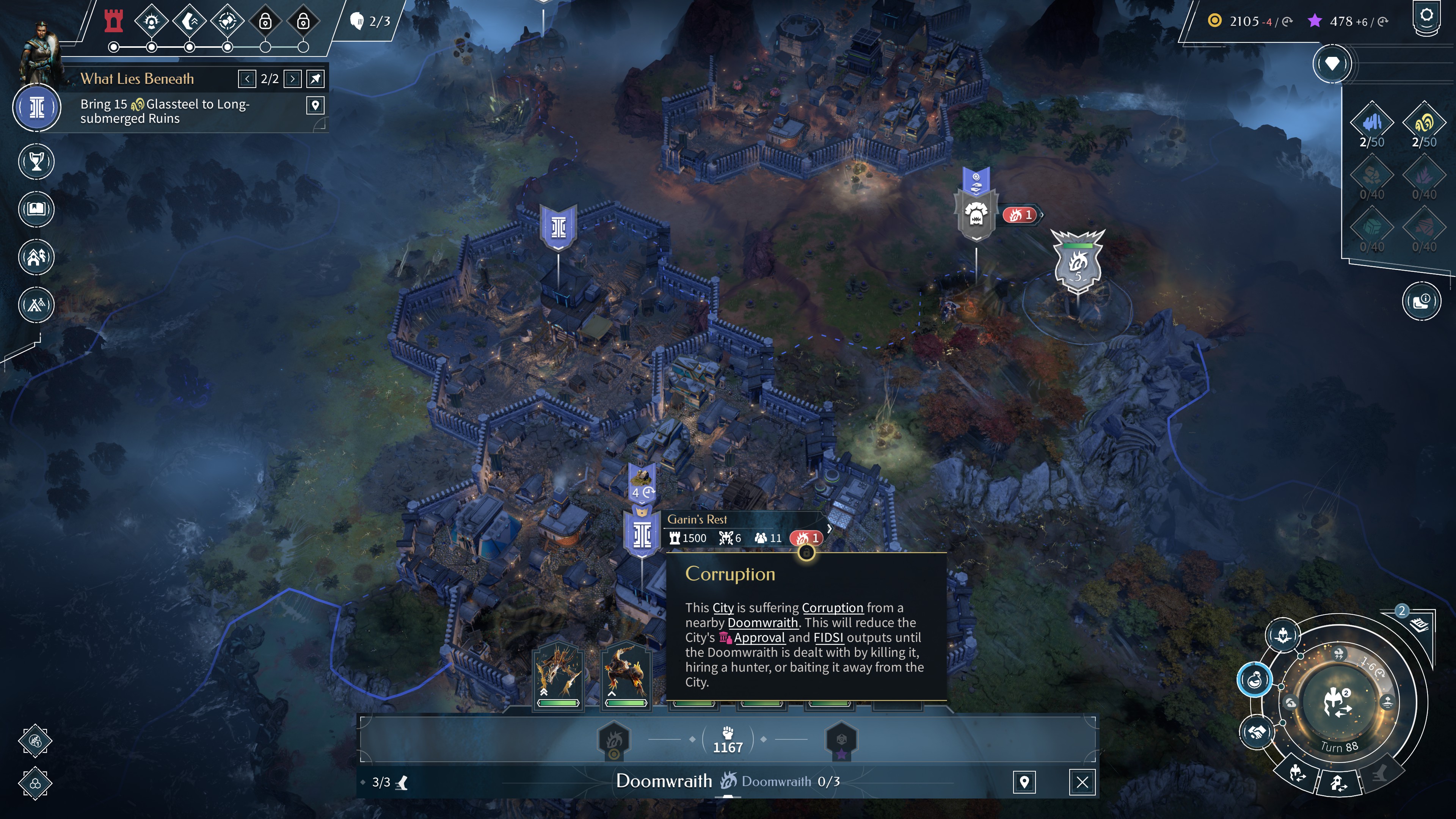Viewport: 1456px width, 819px height.
Task: Click the diamond gem button below settings
Action: (x=1332, y=64)
